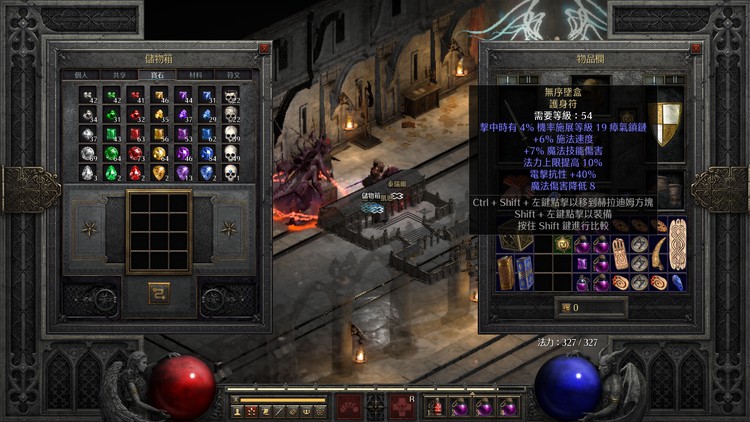Pick the blue tome in inventory
The width and height of the screenshot is (750, 422).
coord(525,271)
